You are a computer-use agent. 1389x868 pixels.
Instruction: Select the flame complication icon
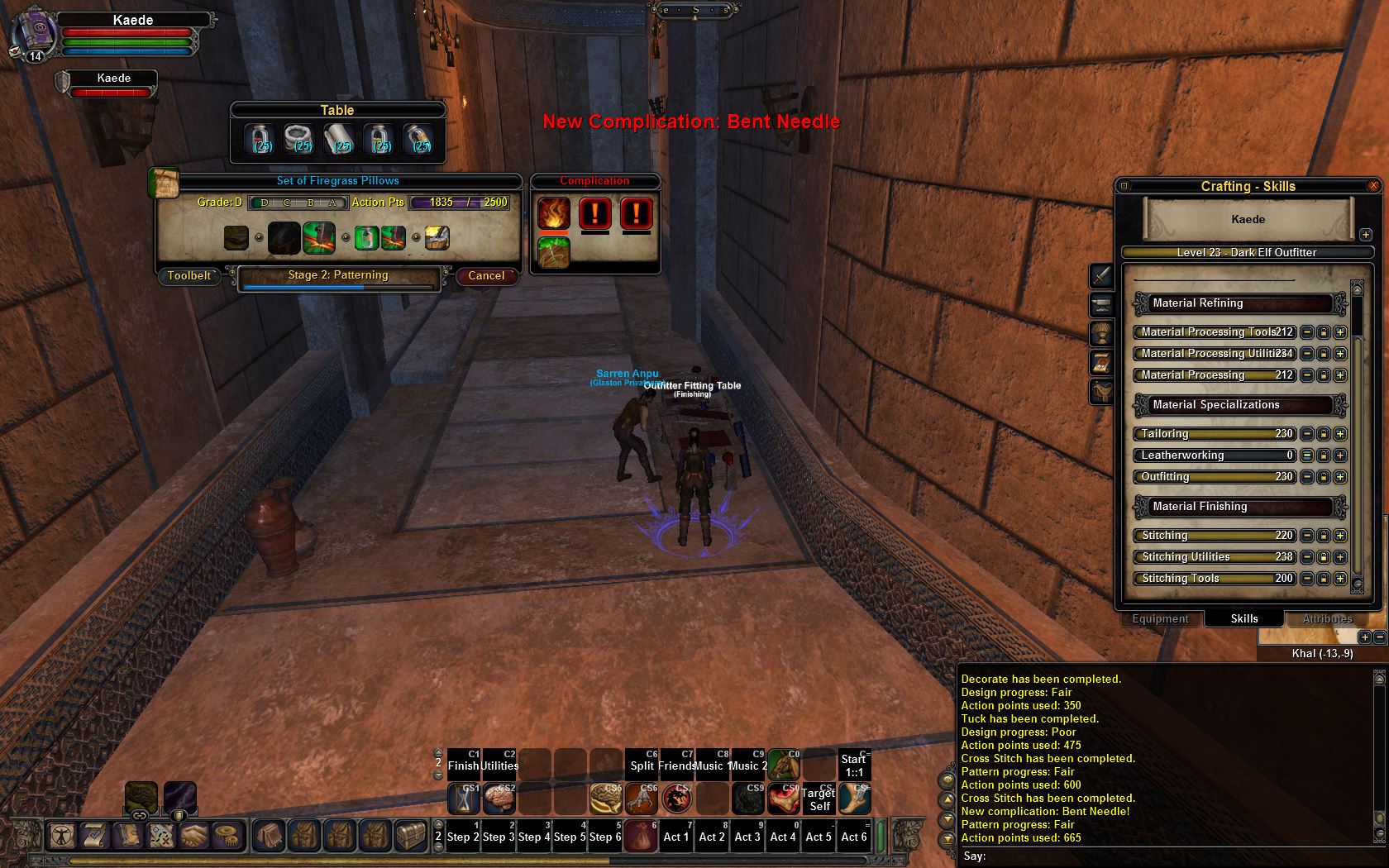click(553, 213)
